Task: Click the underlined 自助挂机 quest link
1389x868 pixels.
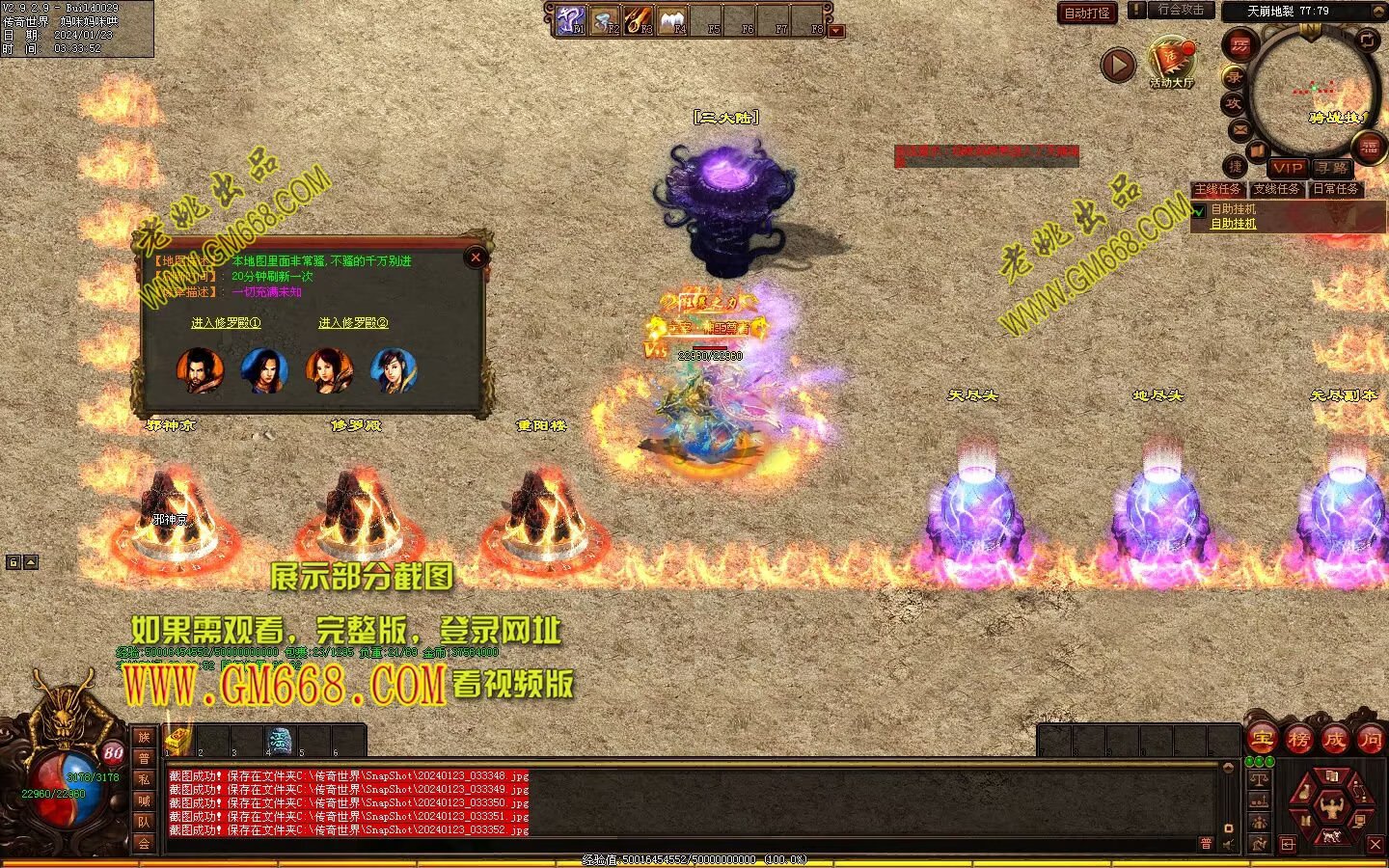Action: pos(1234,224)
